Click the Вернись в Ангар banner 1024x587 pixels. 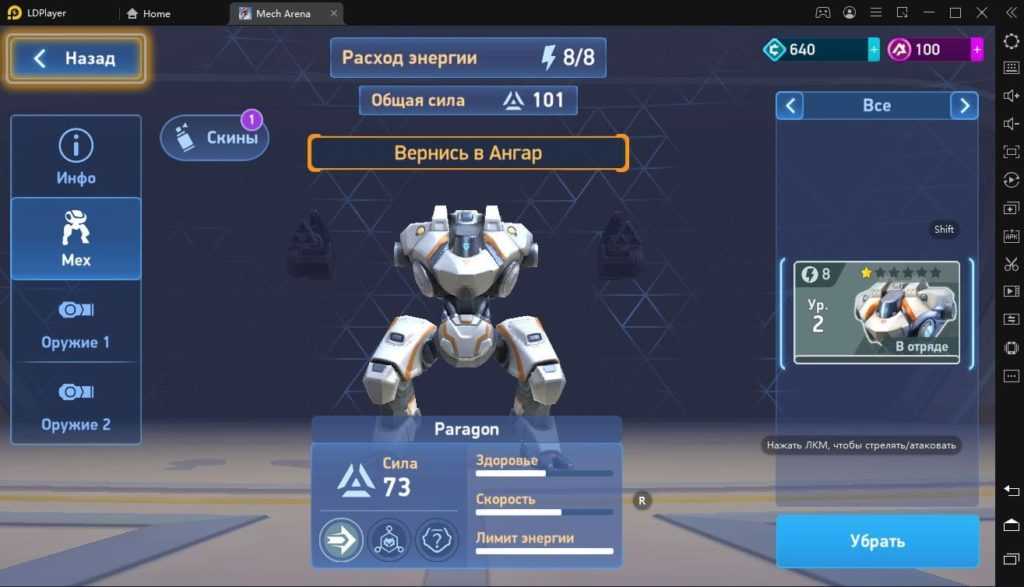pyautogui.click(x=468, y=153)
